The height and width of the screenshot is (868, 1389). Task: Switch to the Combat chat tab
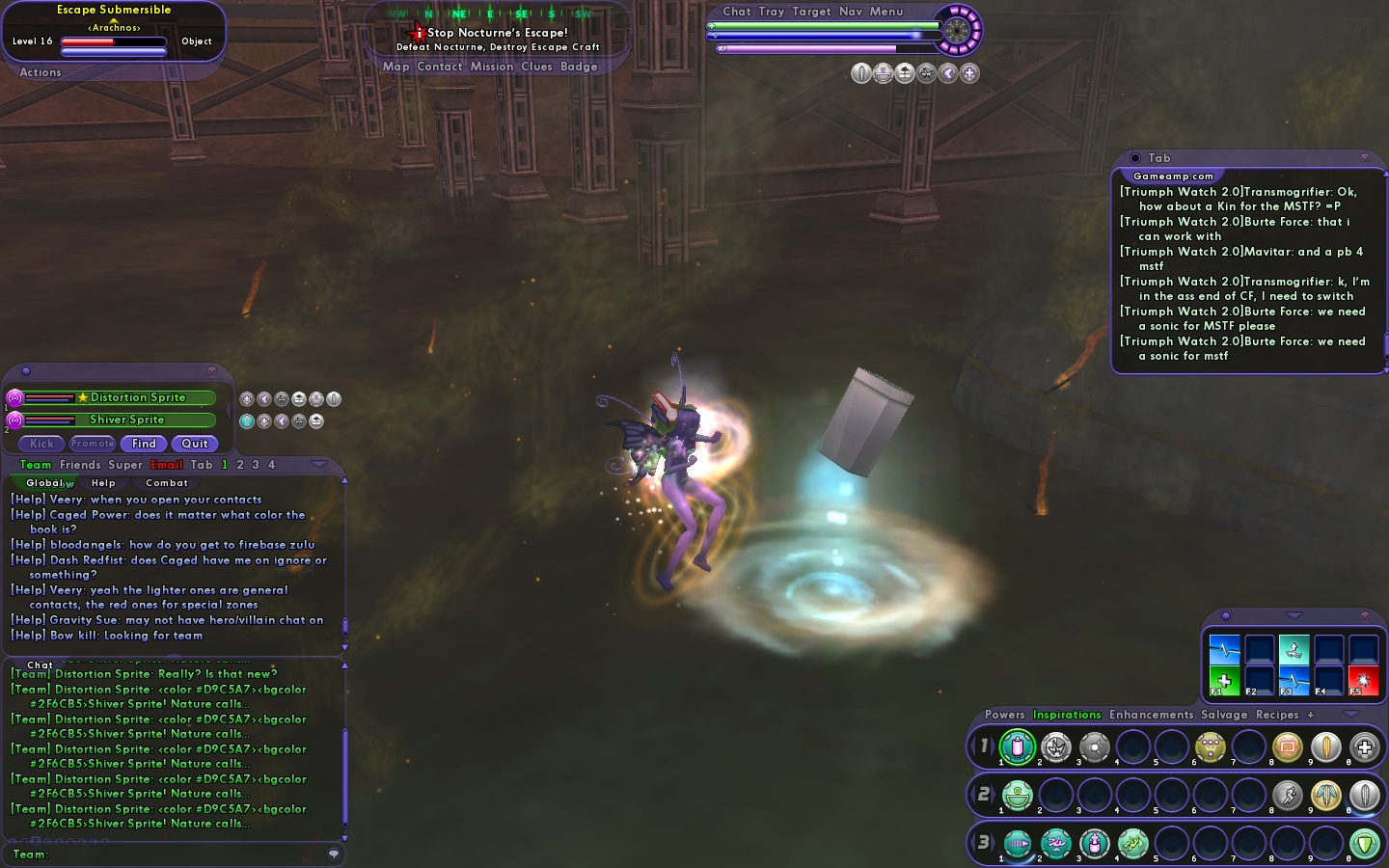tap(167, 483)
